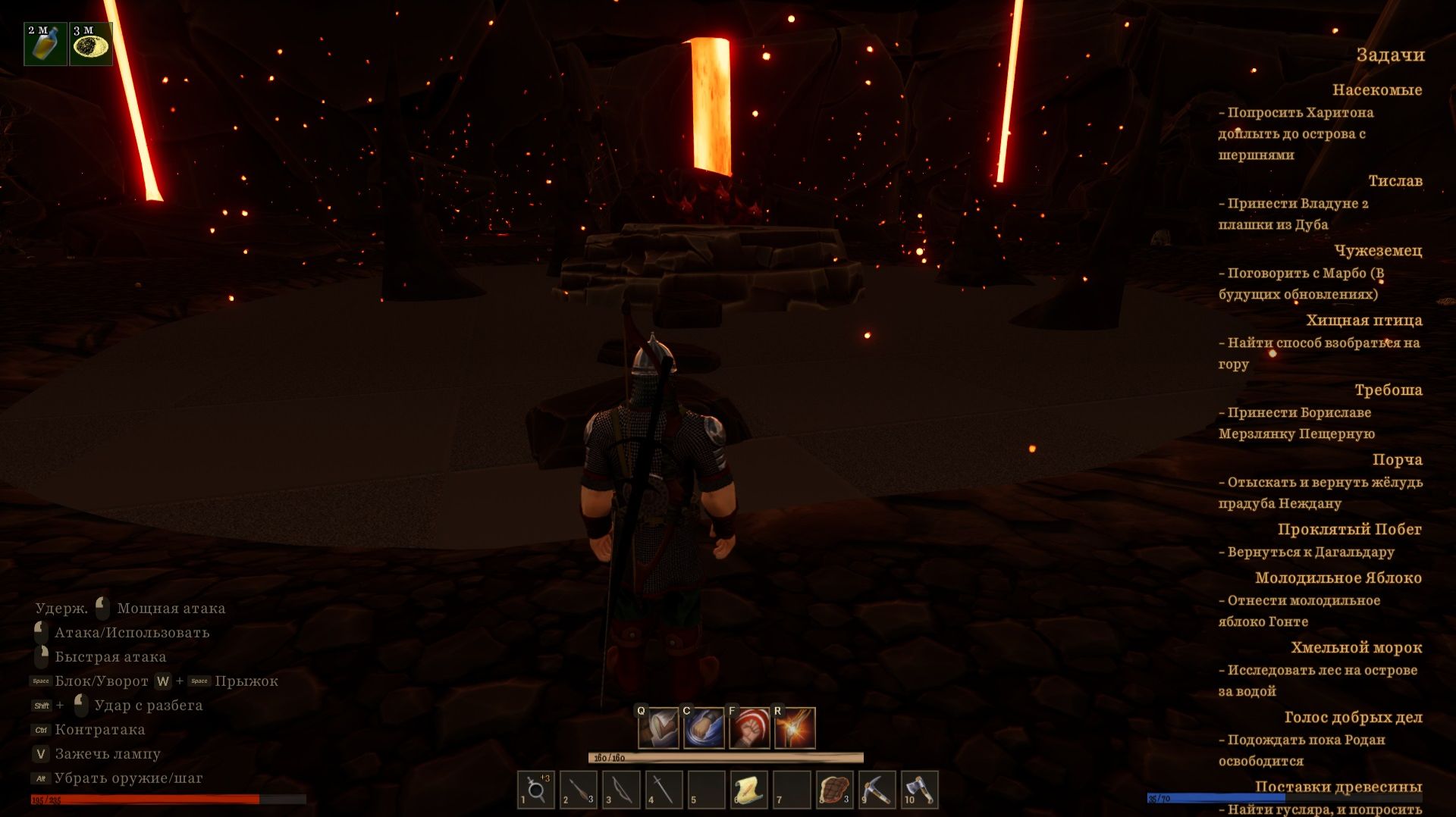Click the potion bottle buff icon

45,44
